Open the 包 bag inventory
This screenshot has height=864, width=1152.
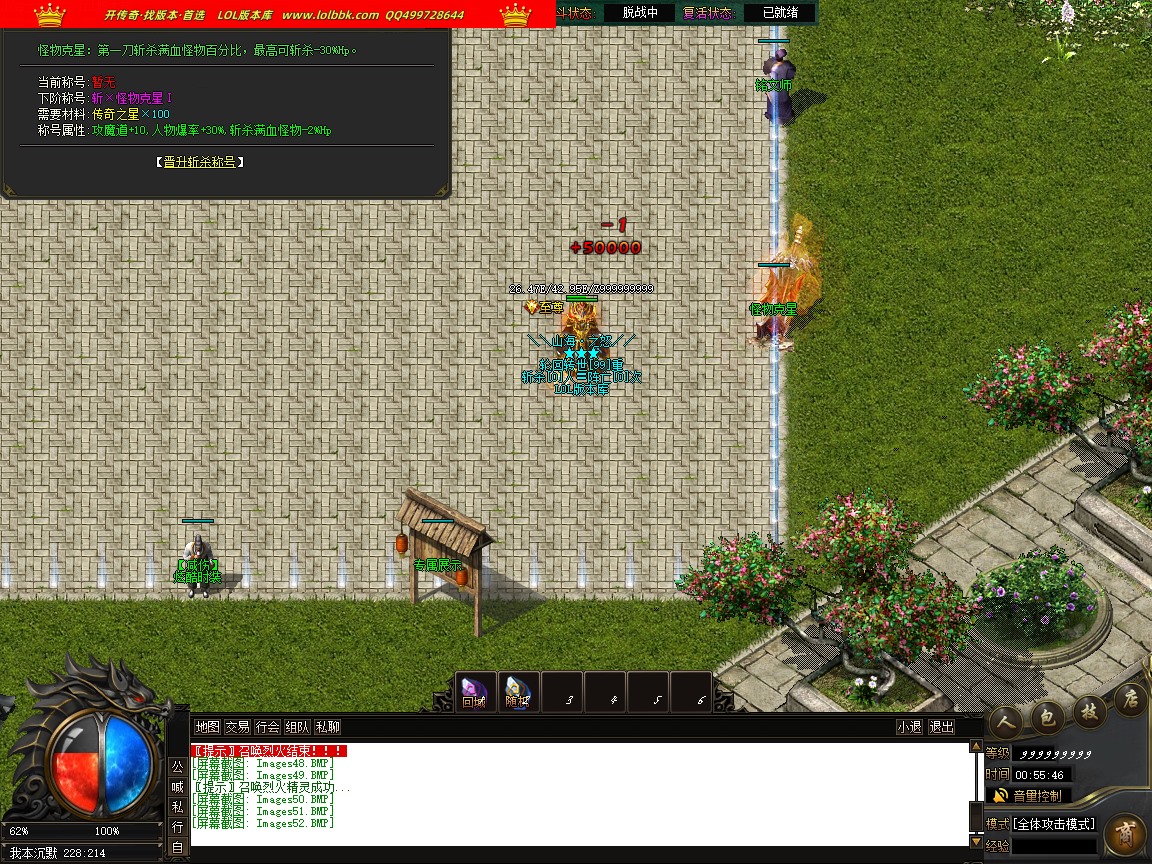[1045, 715]
